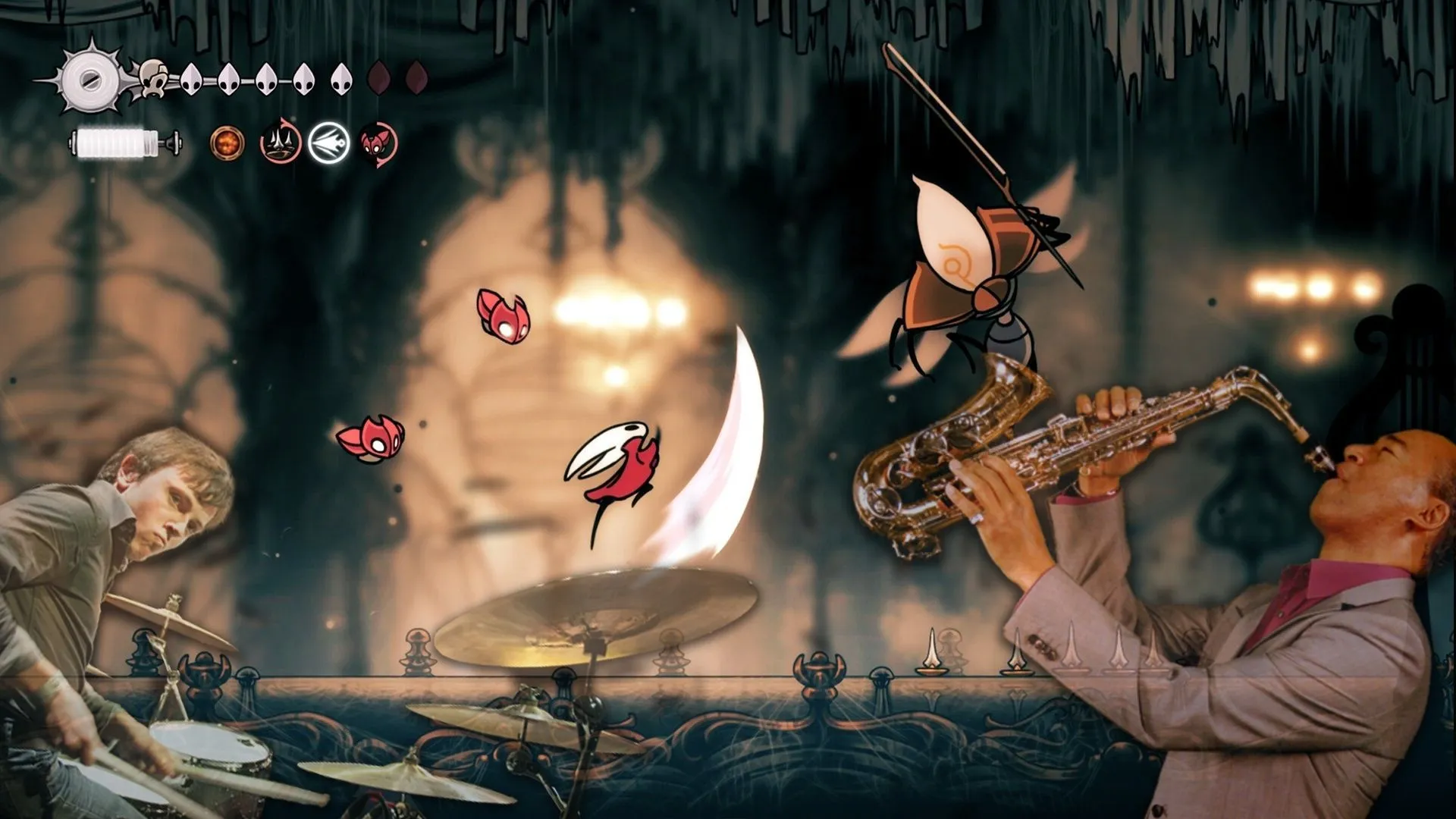The image size is (1456, 819).
Task: Select the fiery orange orb tool icon
Action: tap(227, 143)
